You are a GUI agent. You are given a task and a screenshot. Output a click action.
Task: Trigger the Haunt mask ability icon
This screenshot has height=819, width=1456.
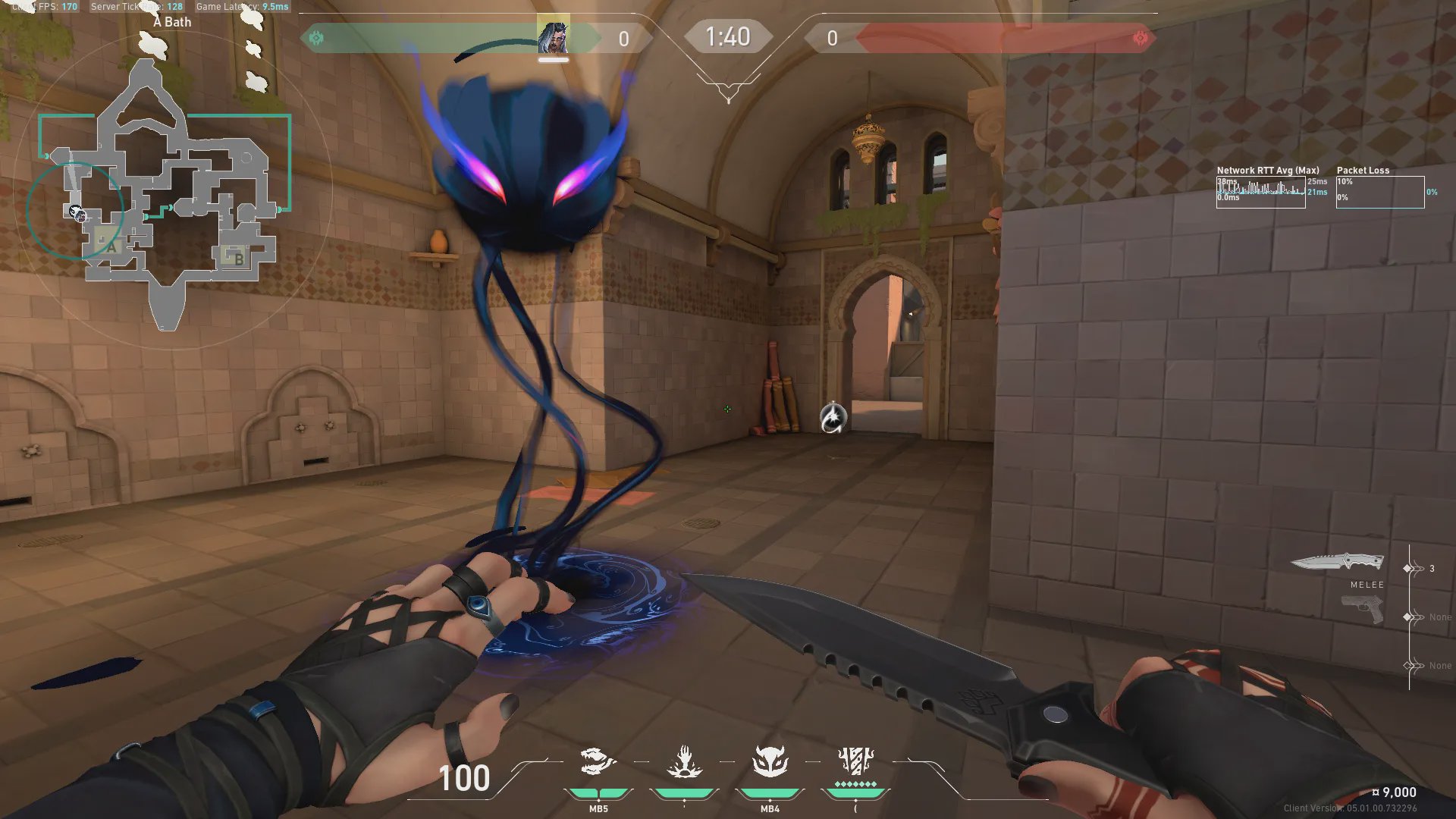[x=770, y=761]
